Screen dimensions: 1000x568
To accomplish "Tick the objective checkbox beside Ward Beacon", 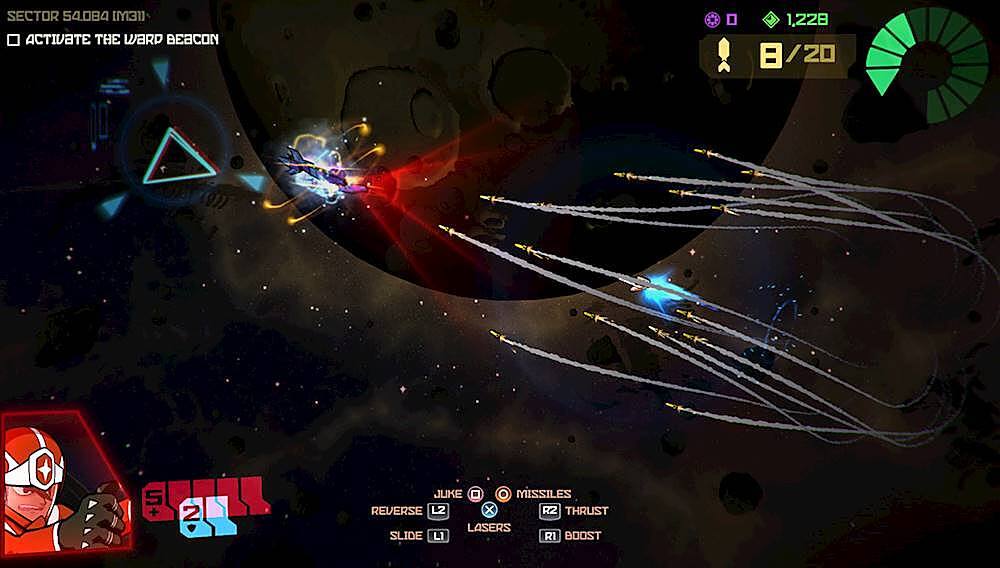I will [x=13, y=40].
